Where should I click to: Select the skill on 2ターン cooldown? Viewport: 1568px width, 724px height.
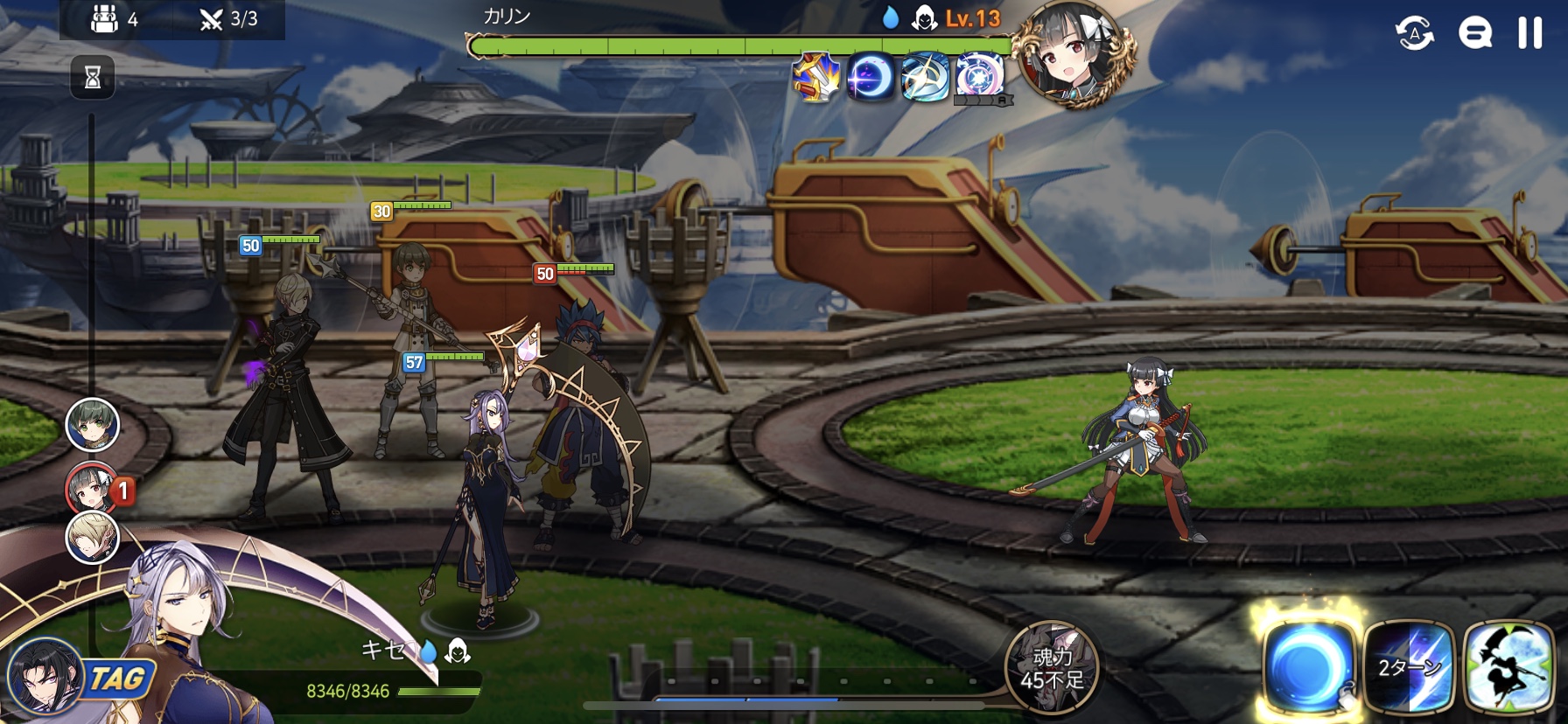[1408, 668]
